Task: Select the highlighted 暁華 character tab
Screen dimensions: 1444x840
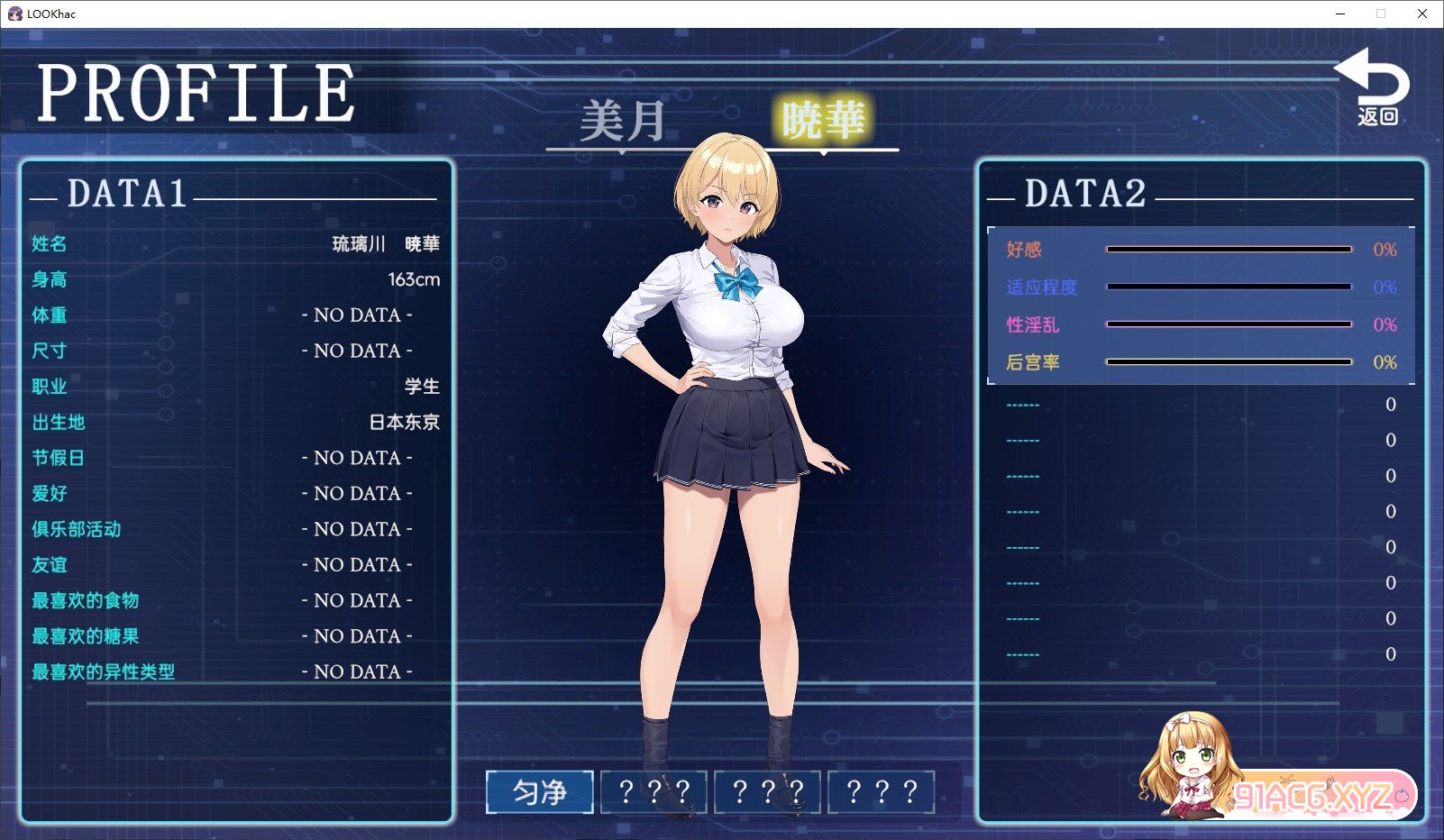Action: (823, 120)
